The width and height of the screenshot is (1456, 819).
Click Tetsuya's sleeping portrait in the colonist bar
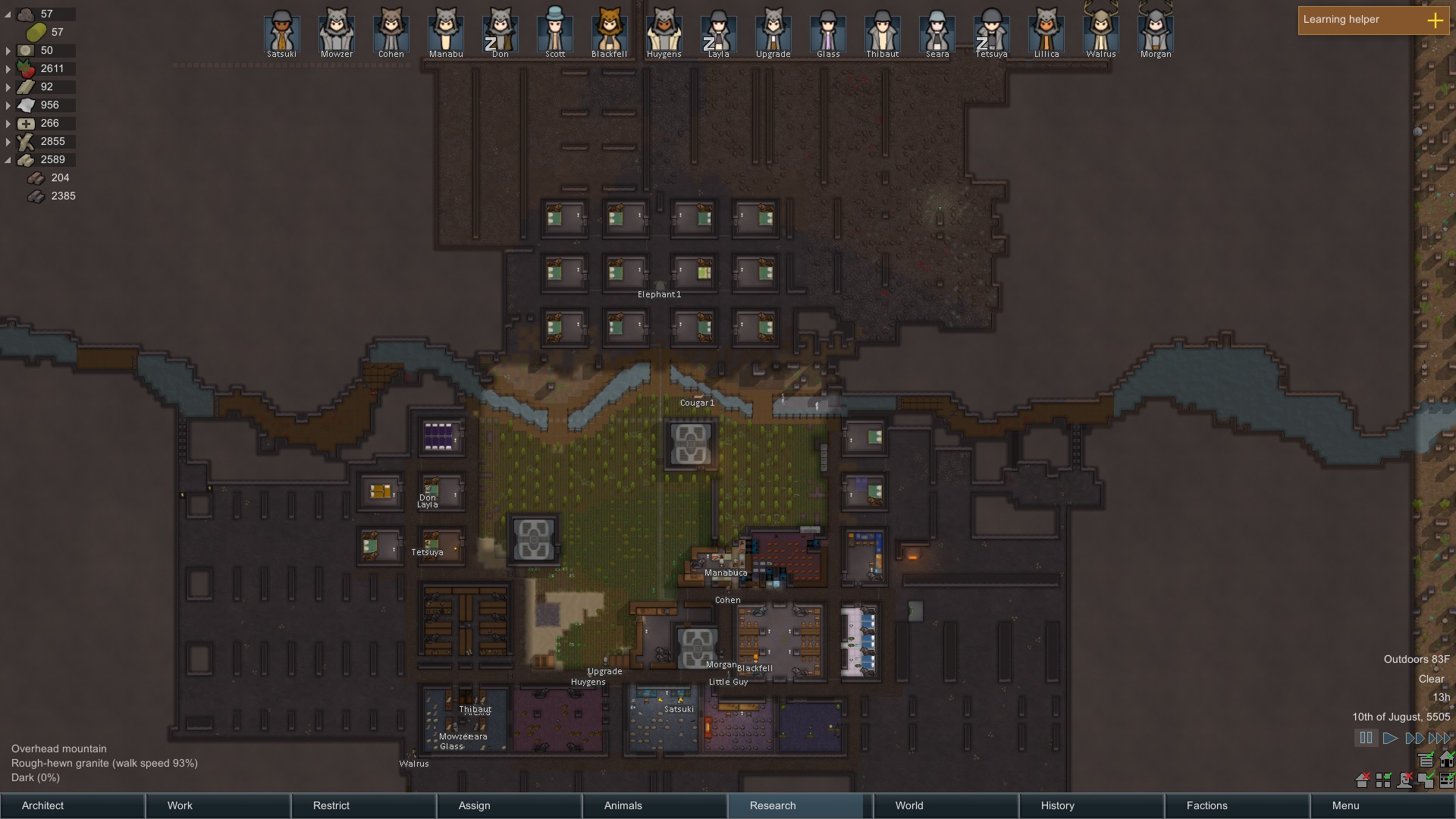tap(991, 31)
